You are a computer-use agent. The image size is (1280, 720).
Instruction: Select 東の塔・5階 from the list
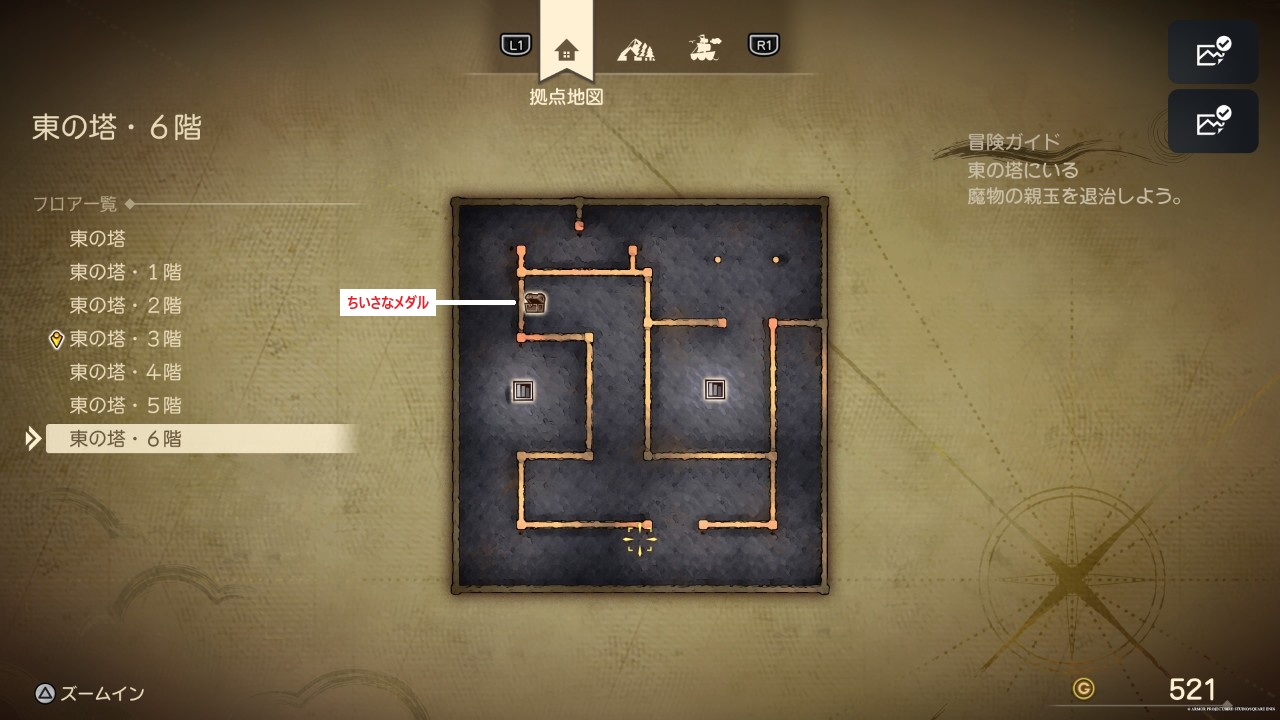click(125, 406)
